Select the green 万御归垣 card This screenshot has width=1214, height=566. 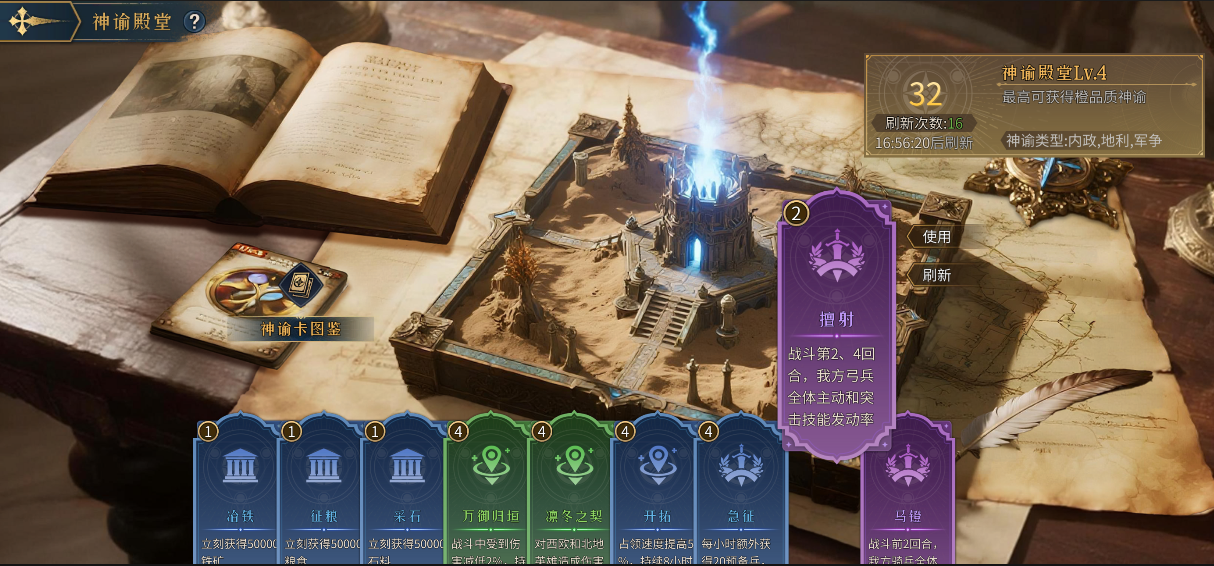tap(487, 490)
